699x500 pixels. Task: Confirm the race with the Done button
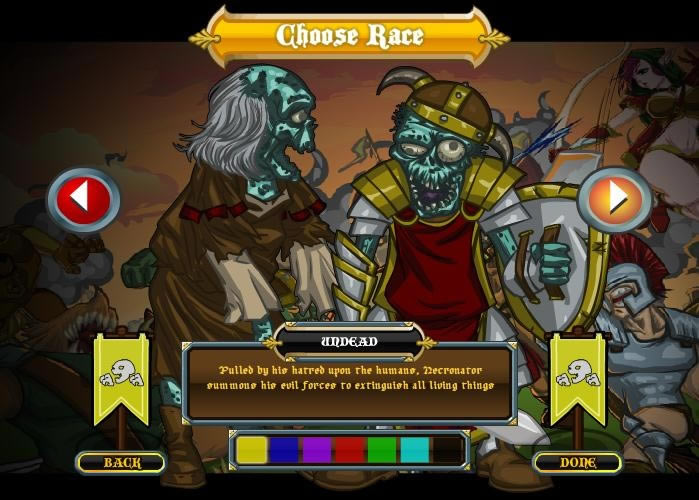(x=577, y=462)
